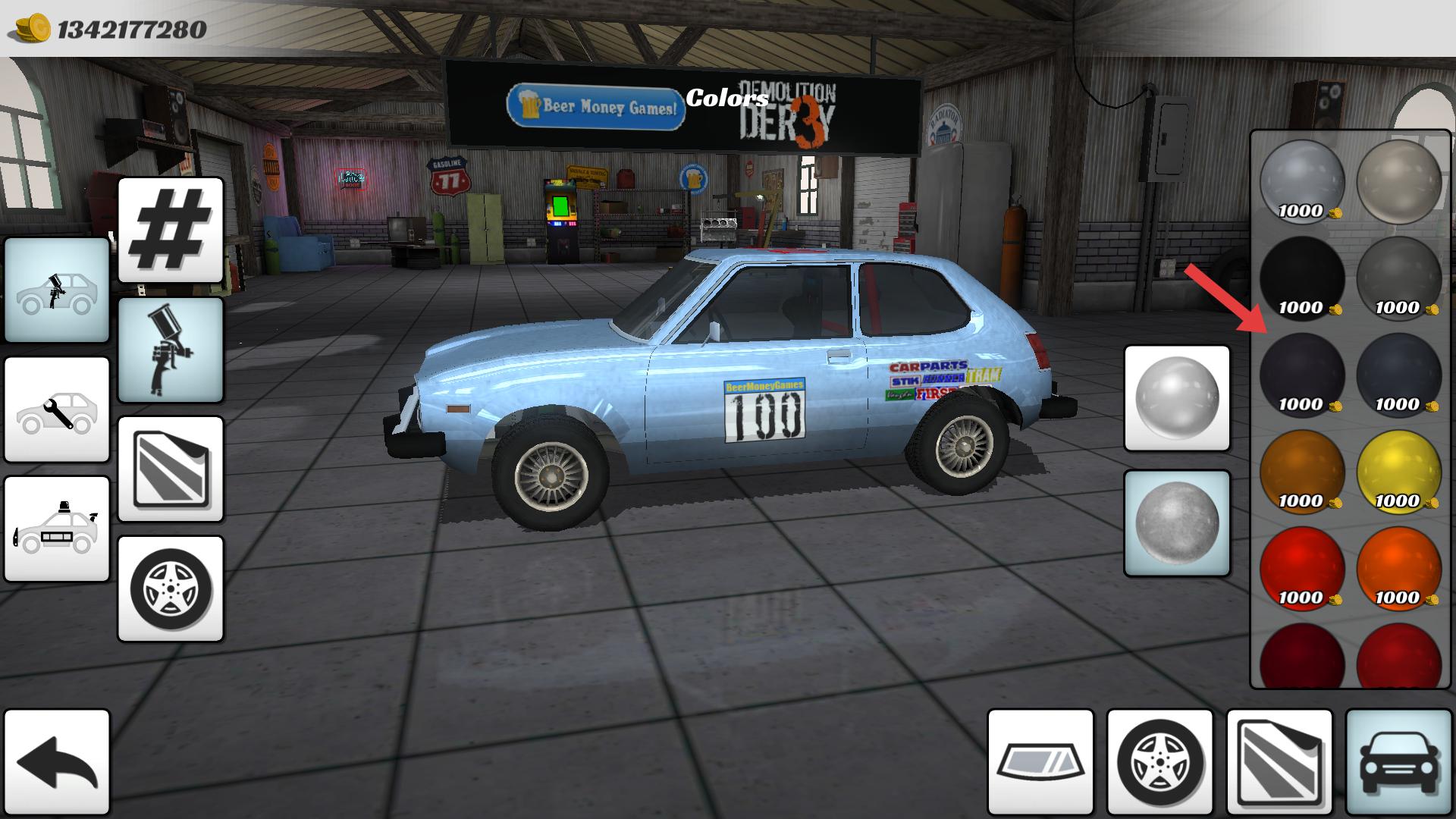
Task: Select the spray gun paint option
Action: [x=171, y=350]
